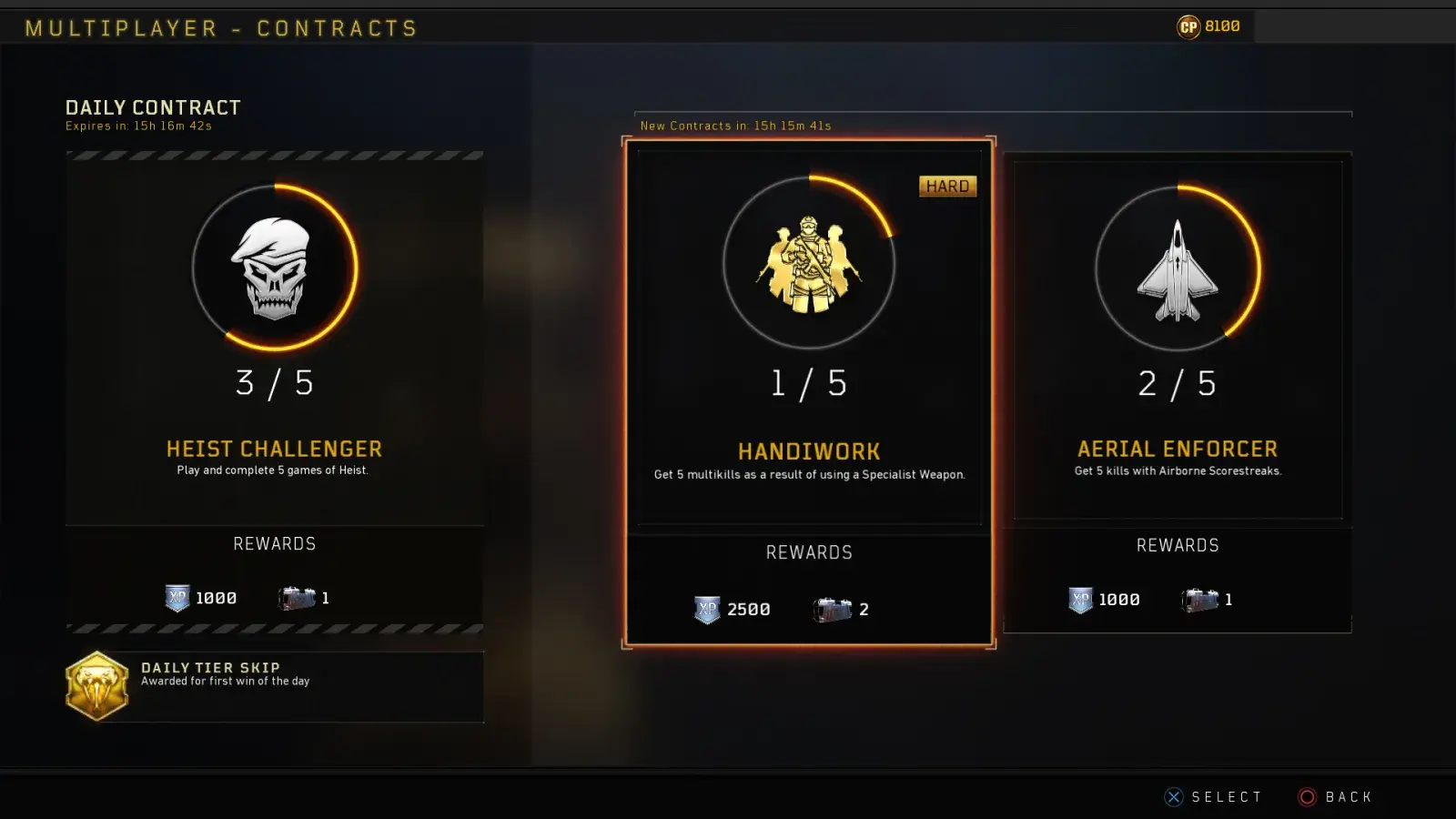Screen dimensions: 1456x819
Task: Click the HARD difficulty tag on Handiwork
Action: coord(948,186)
